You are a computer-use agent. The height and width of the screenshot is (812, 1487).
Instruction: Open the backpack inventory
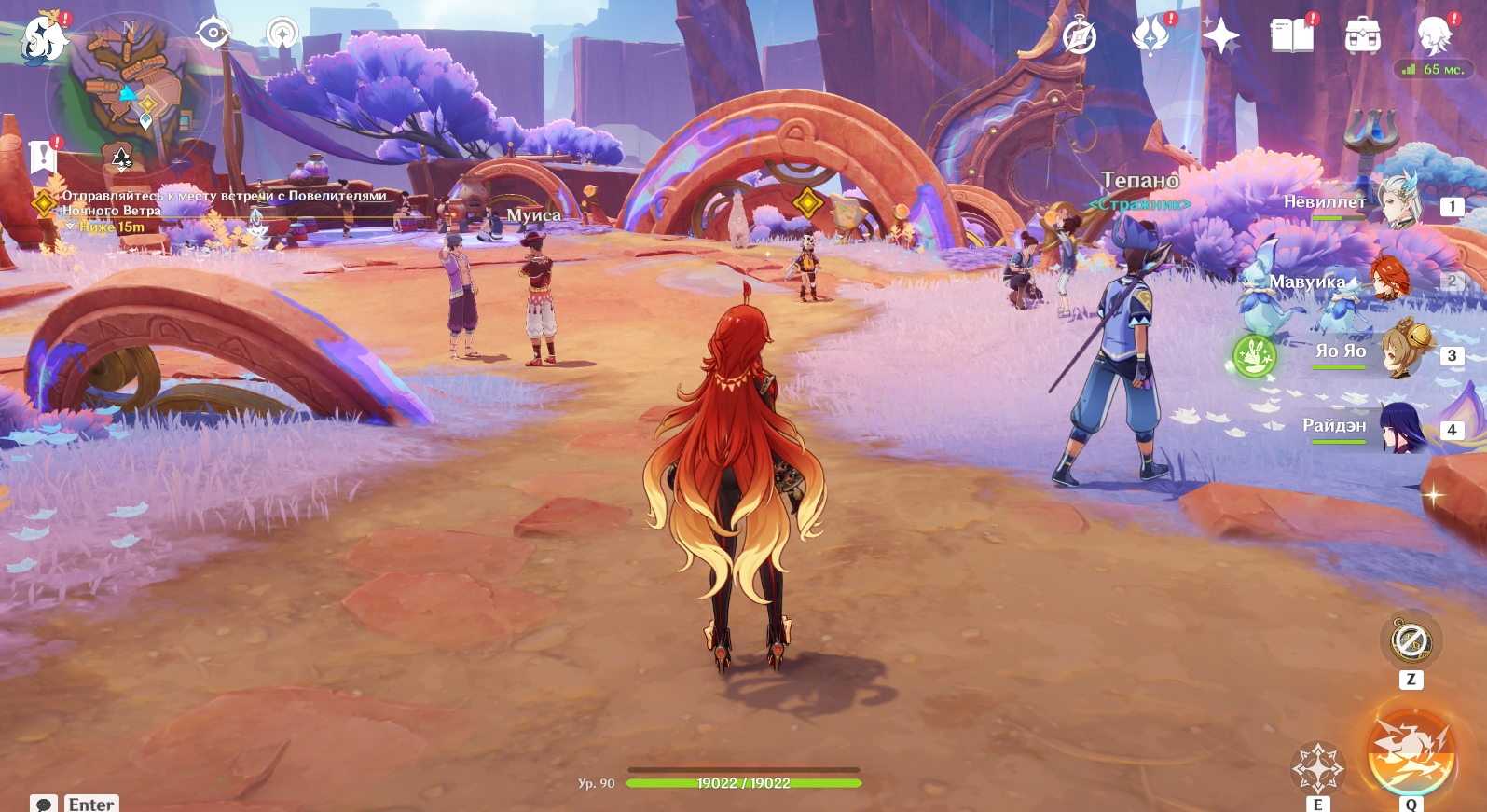[1362, 37]
